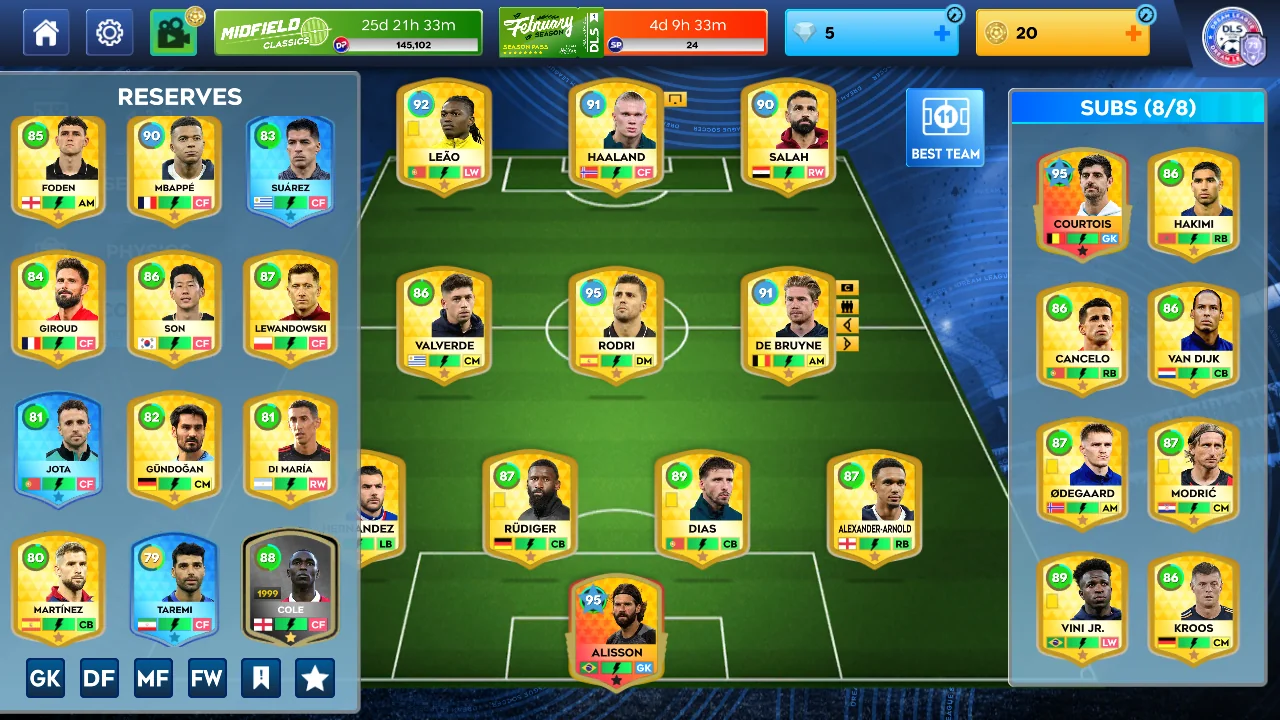Viewport: 1280px width, 720px height.
Task: Open the video camera rewards icon
Action: tap(174, 33)
